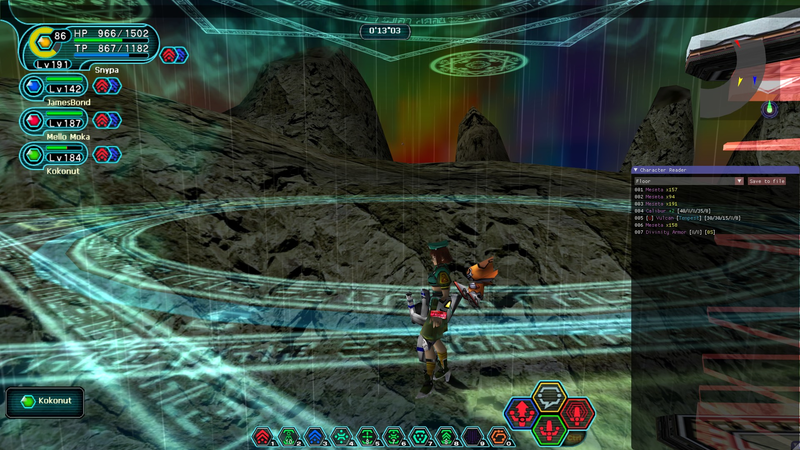
Task: Activate the blue-bordered left action palette hexagon
Action: point(520,412)
